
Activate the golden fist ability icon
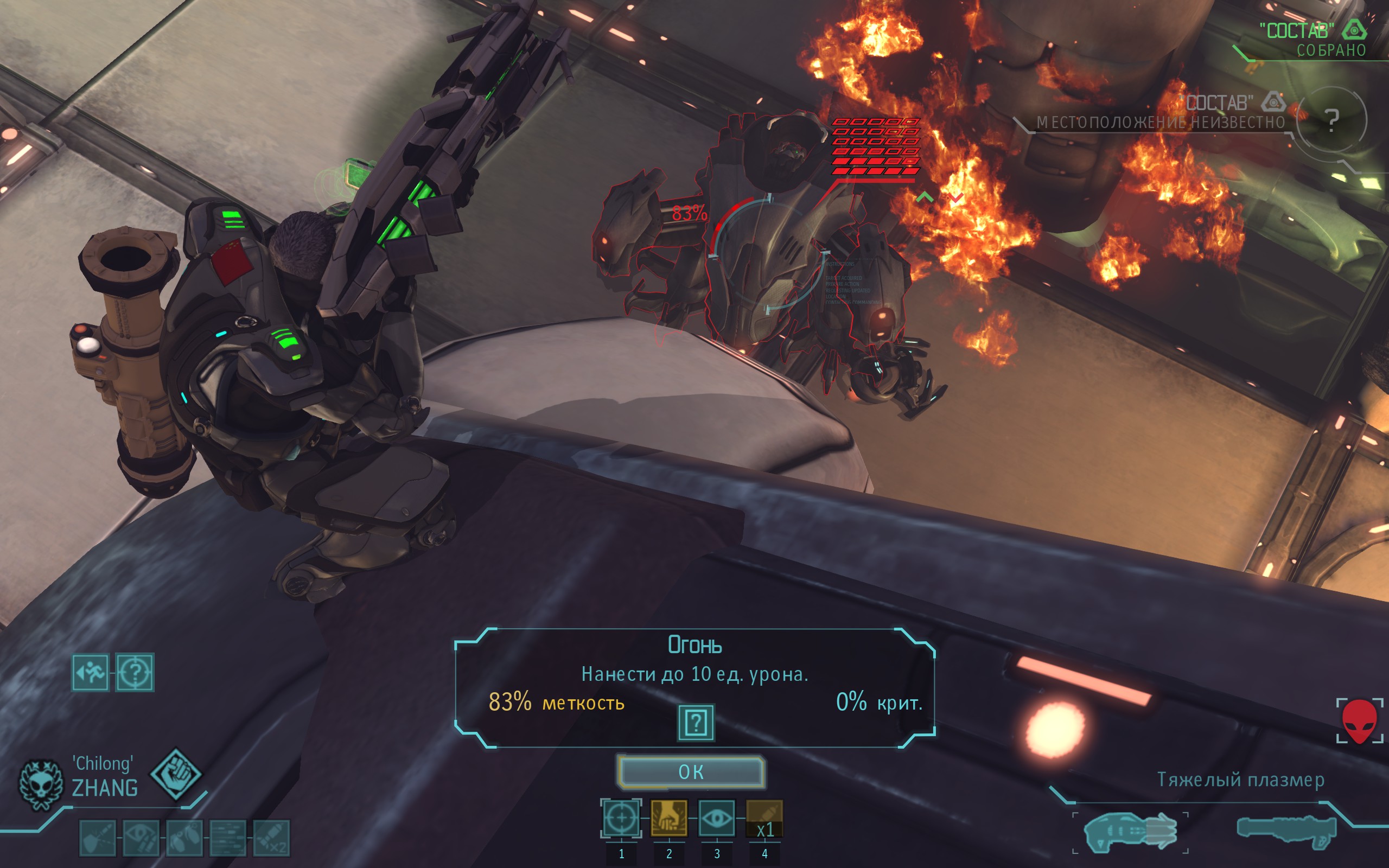point(668,818)
